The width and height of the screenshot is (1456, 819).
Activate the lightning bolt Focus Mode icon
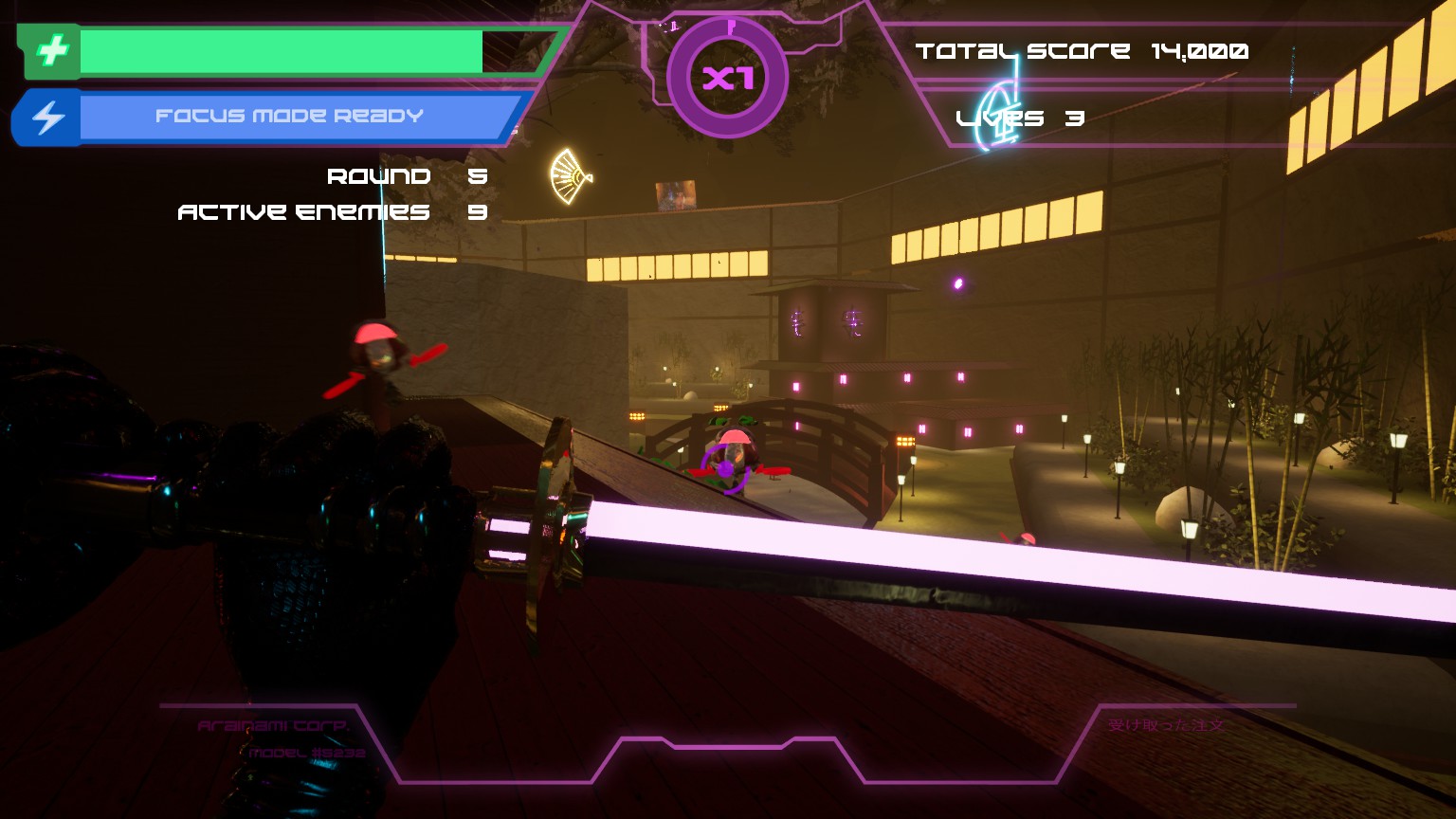pos(47,118)
